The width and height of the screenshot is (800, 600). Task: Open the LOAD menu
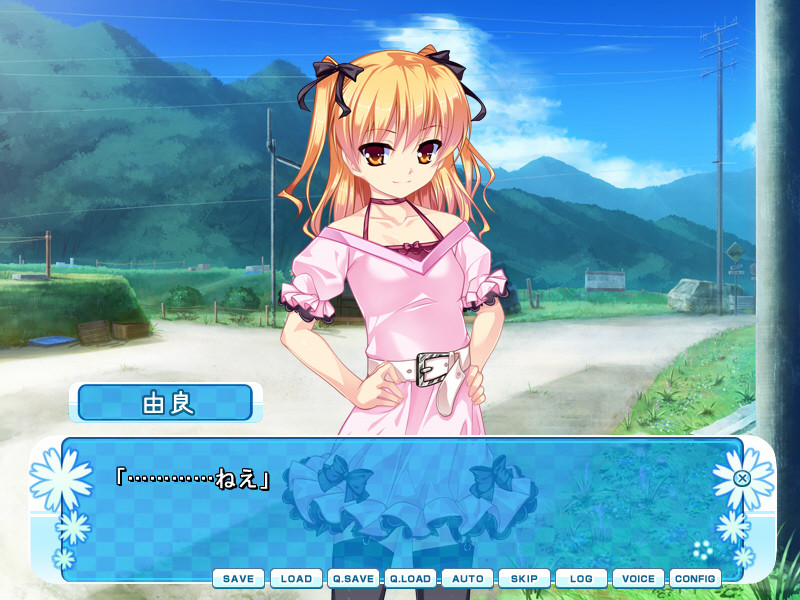point(296,579)
